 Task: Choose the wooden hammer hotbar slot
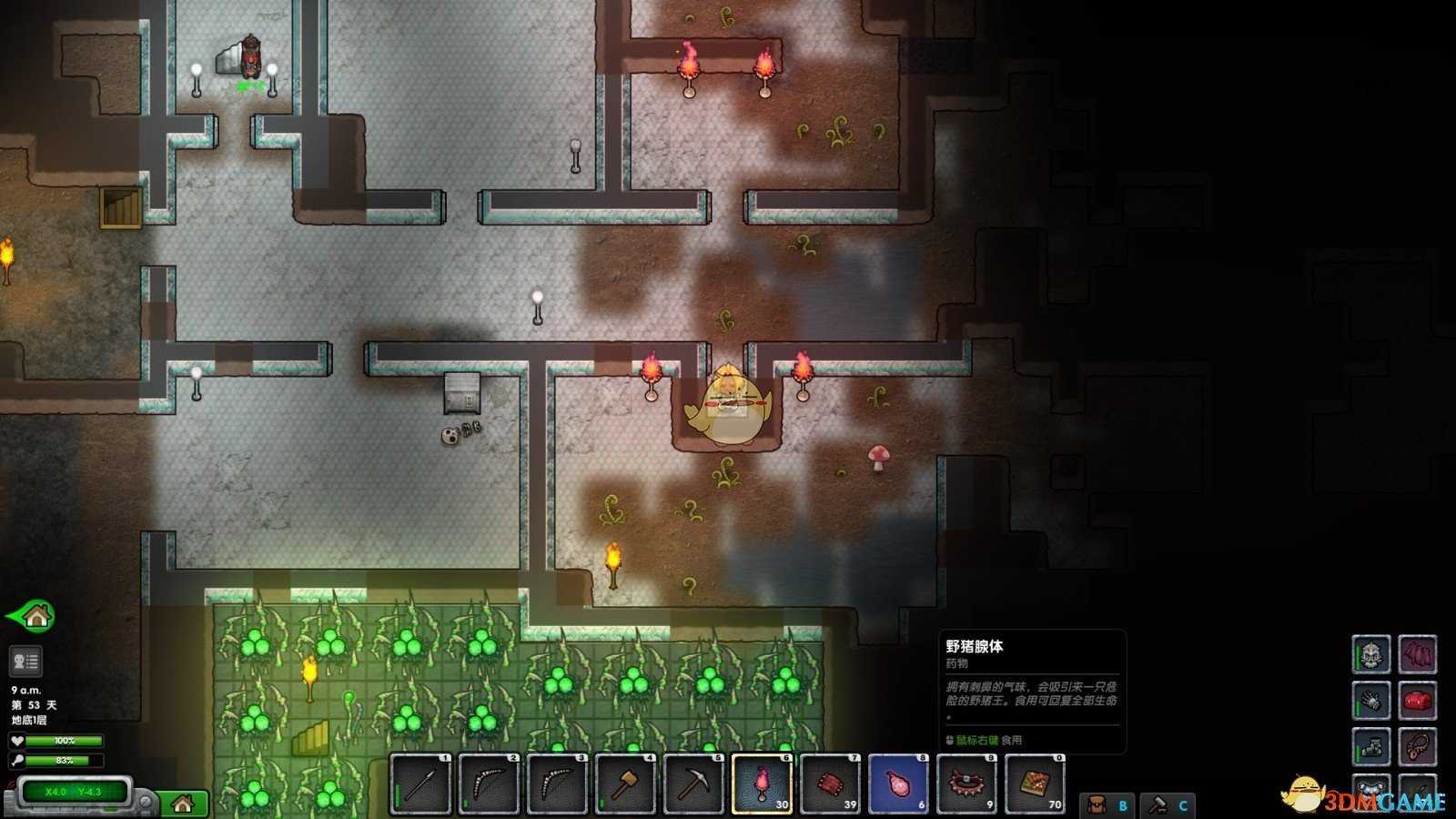(x=625, y=784)
